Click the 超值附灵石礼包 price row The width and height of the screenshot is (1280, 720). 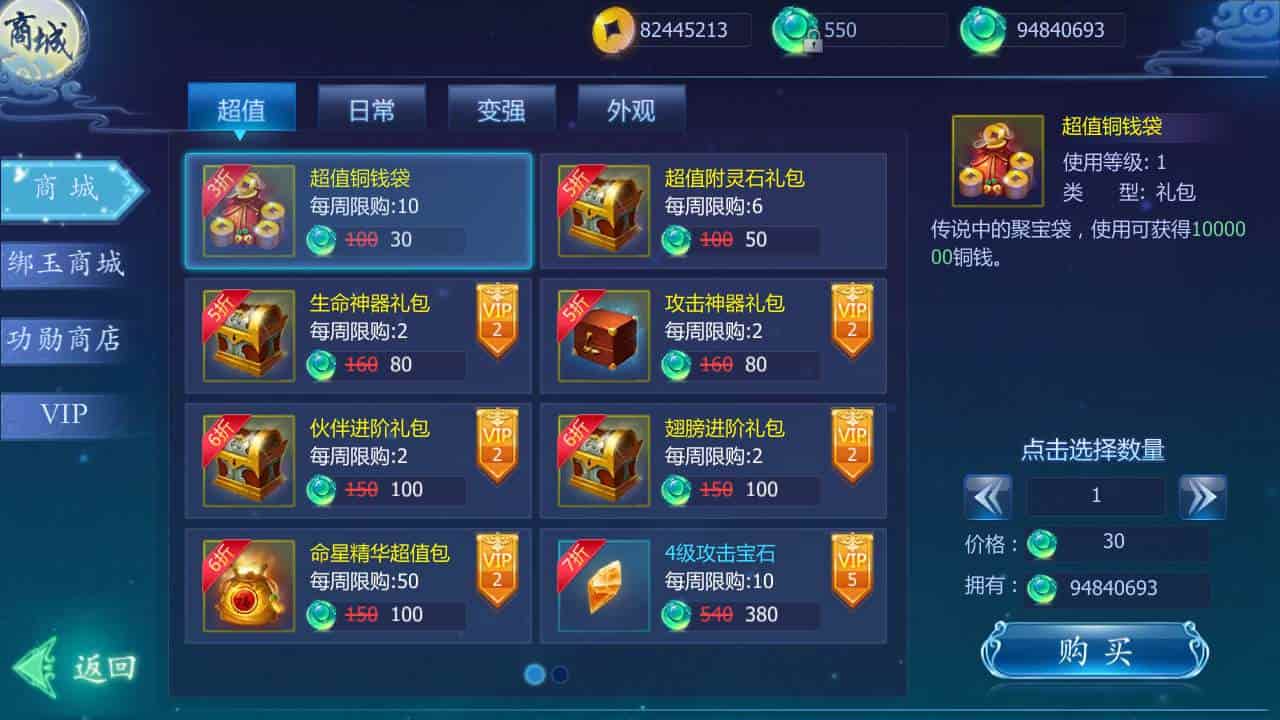click(x=740, y=240)
